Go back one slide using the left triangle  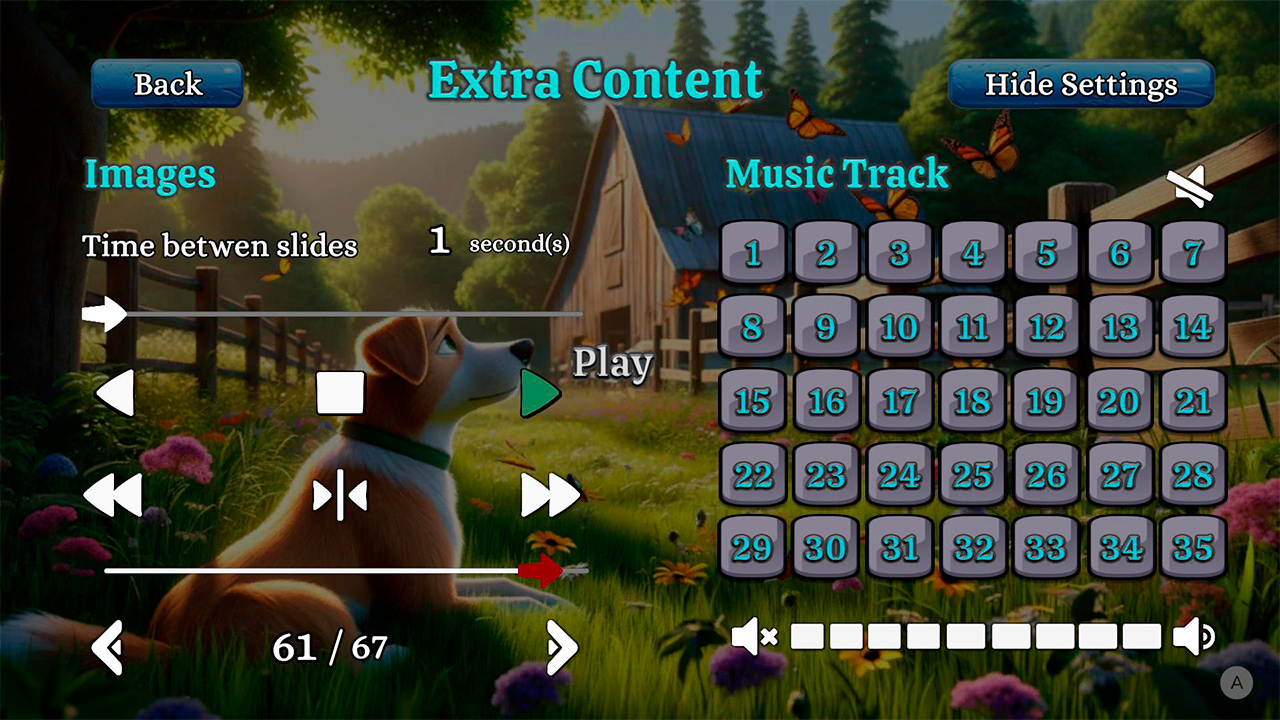pos(113,393)
